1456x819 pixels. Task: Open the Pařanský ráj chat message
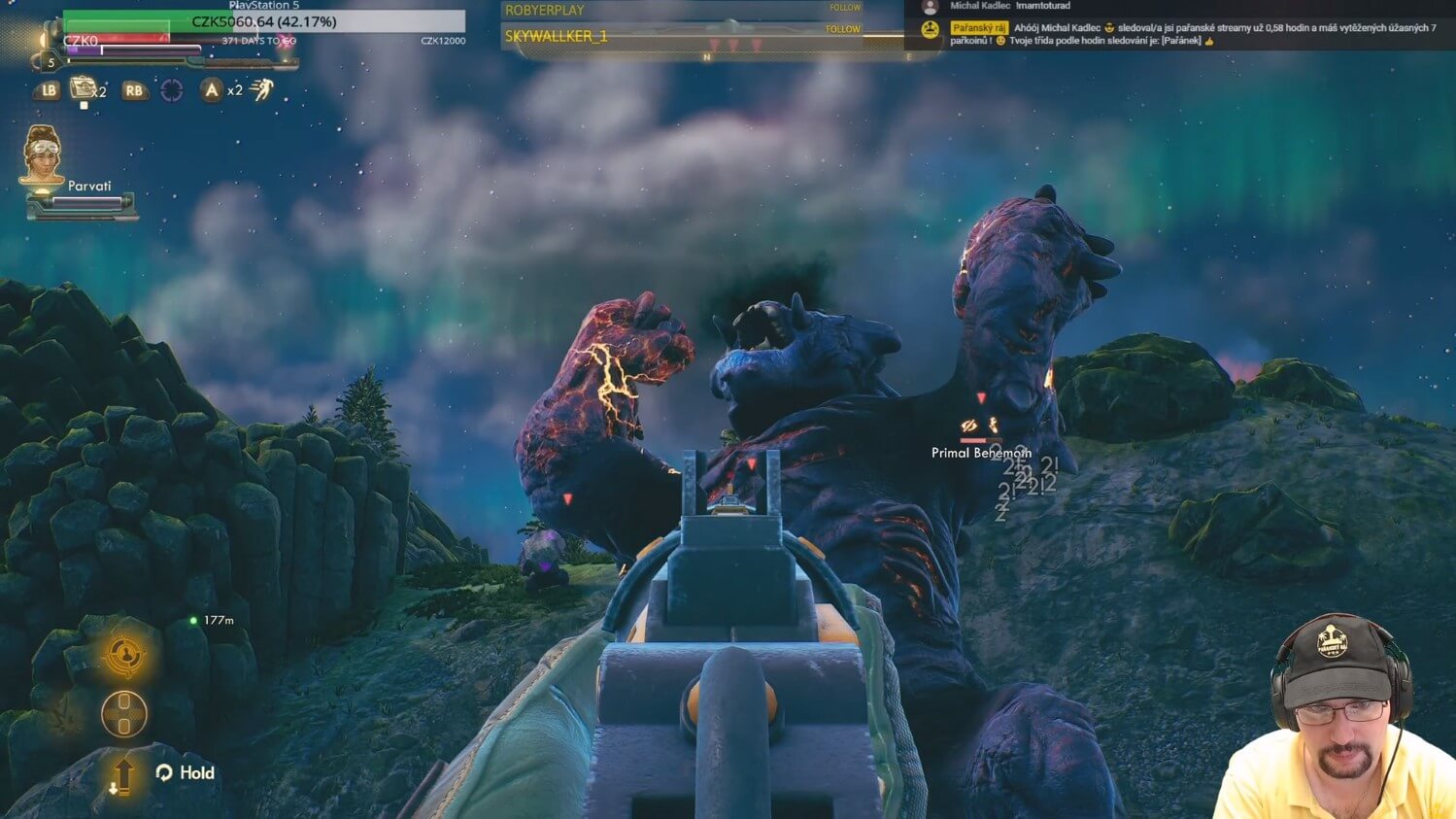coord(1193,34)
